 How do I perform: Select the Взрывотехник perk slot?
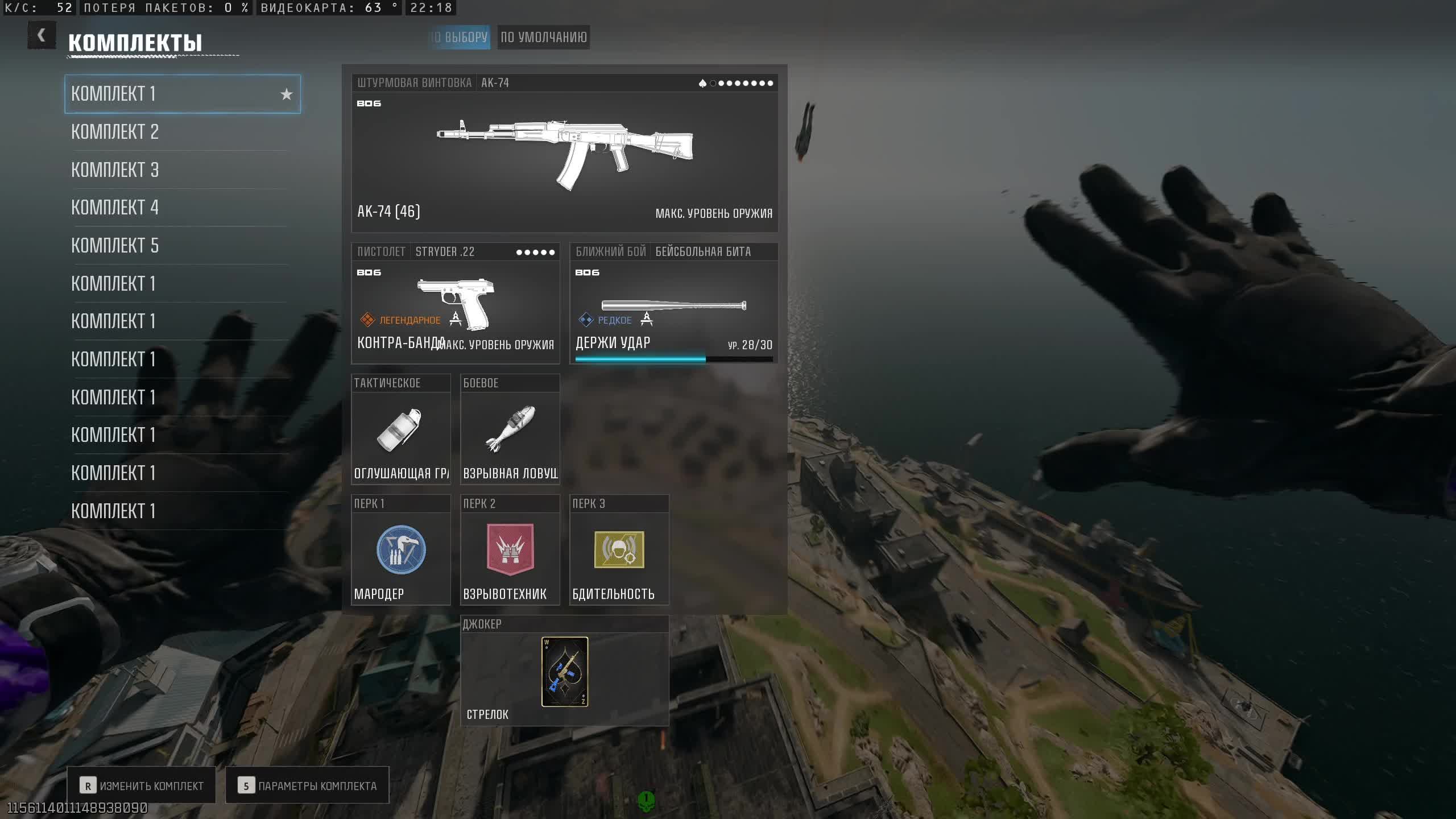tap(510, 551)
